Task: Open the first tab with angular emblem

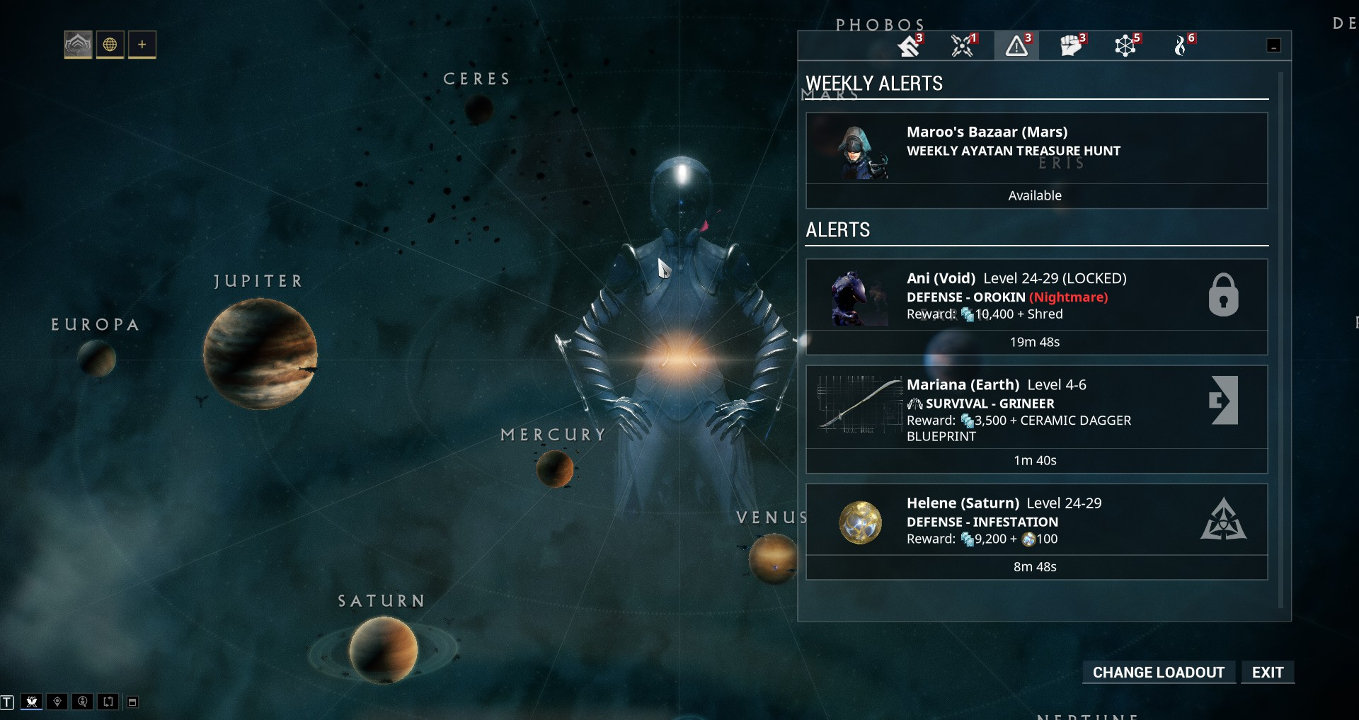Action: pyautogui.click(x=908, y=46)
